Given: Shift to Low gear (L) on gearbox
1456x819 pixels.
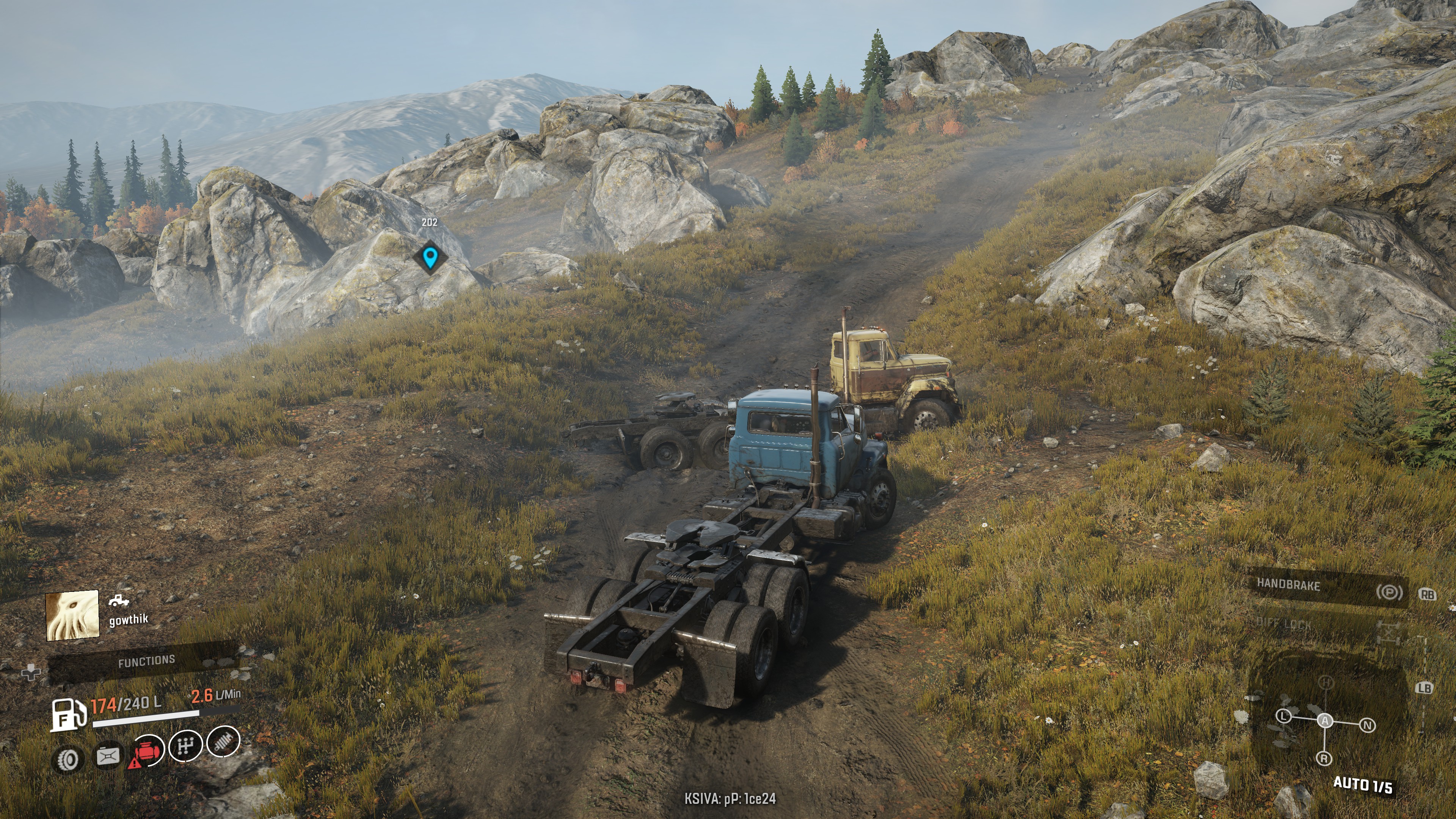Looking at the screenshot, I should 1284,716.
